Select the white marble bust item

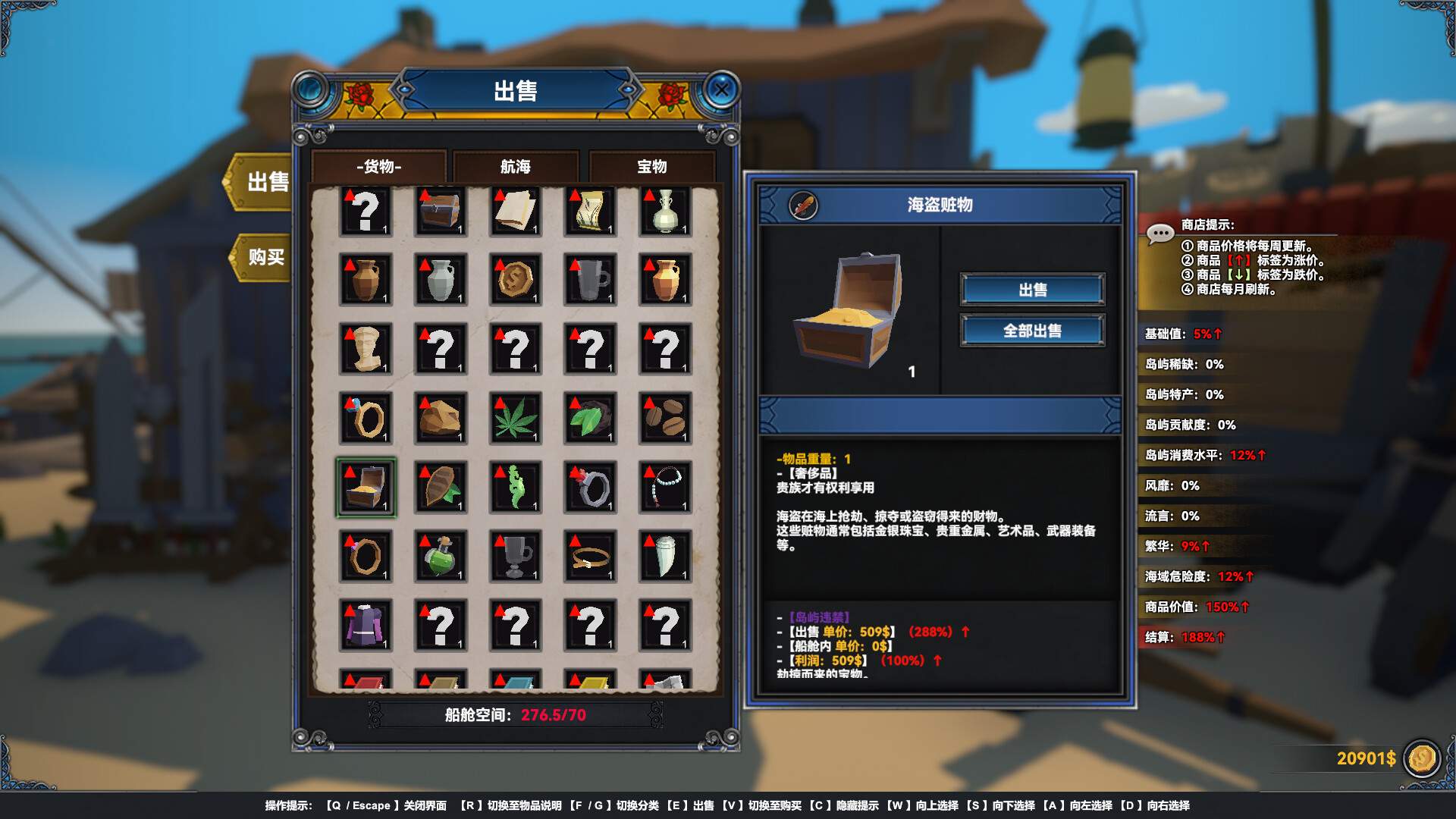[365, 350]
